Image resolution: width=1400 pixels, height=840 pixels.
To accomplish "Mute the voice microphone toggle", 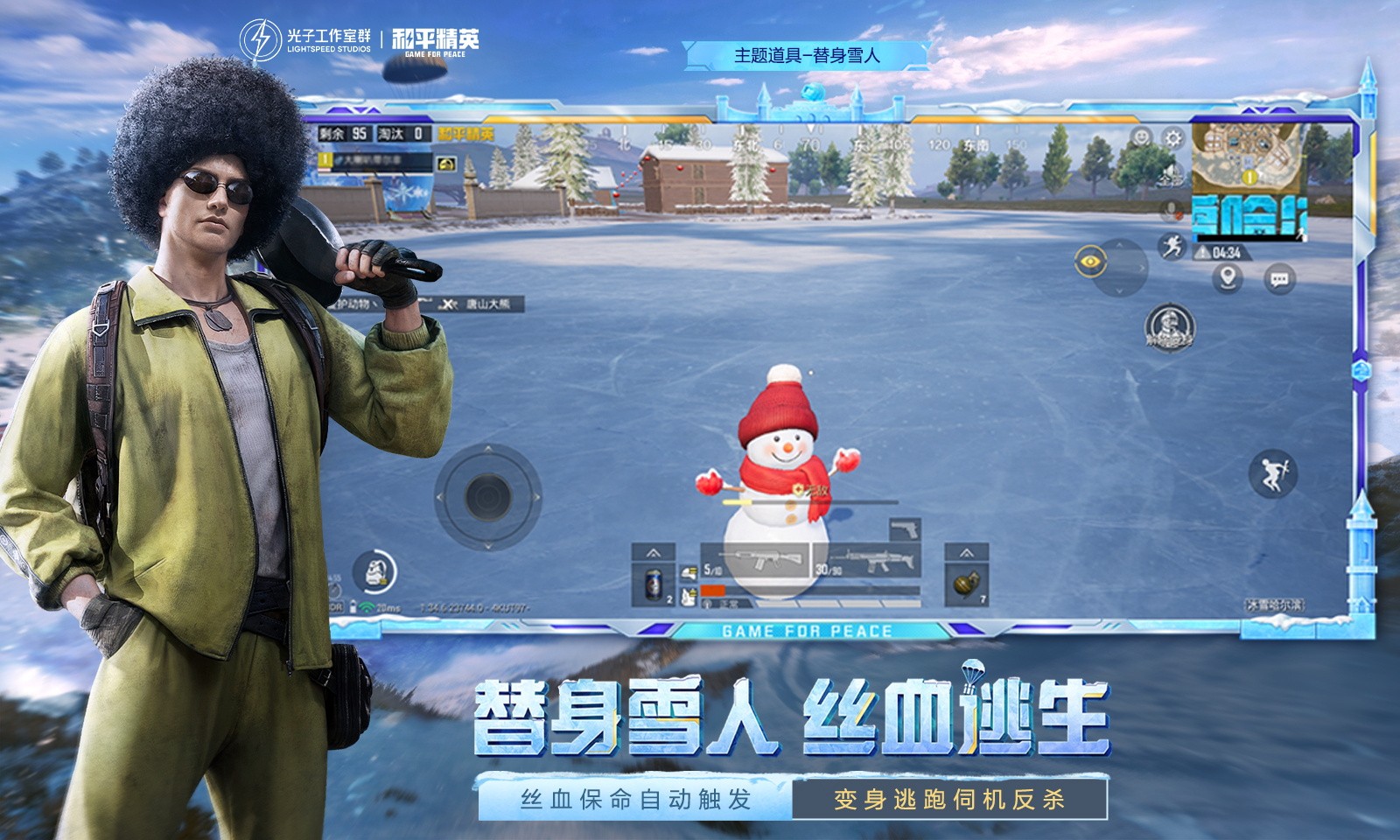I will (1170, 208).
